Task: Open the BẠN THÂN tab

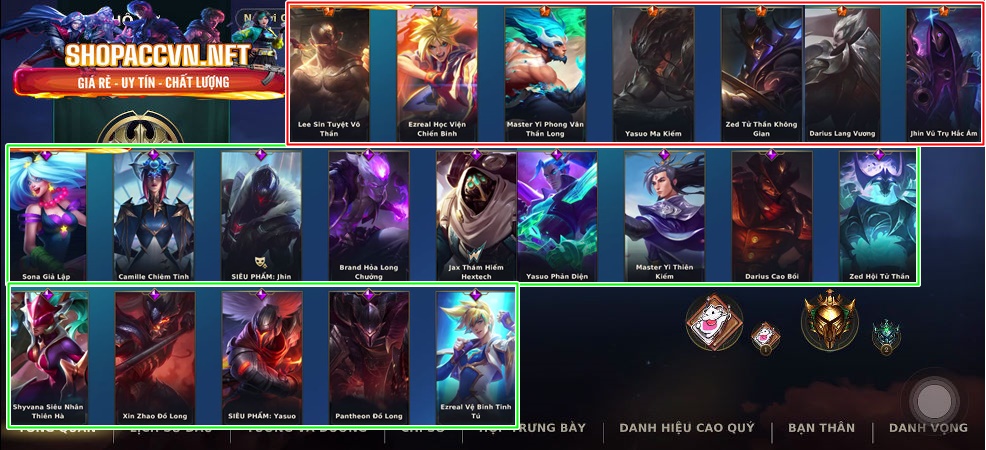Action: [821, 428]
